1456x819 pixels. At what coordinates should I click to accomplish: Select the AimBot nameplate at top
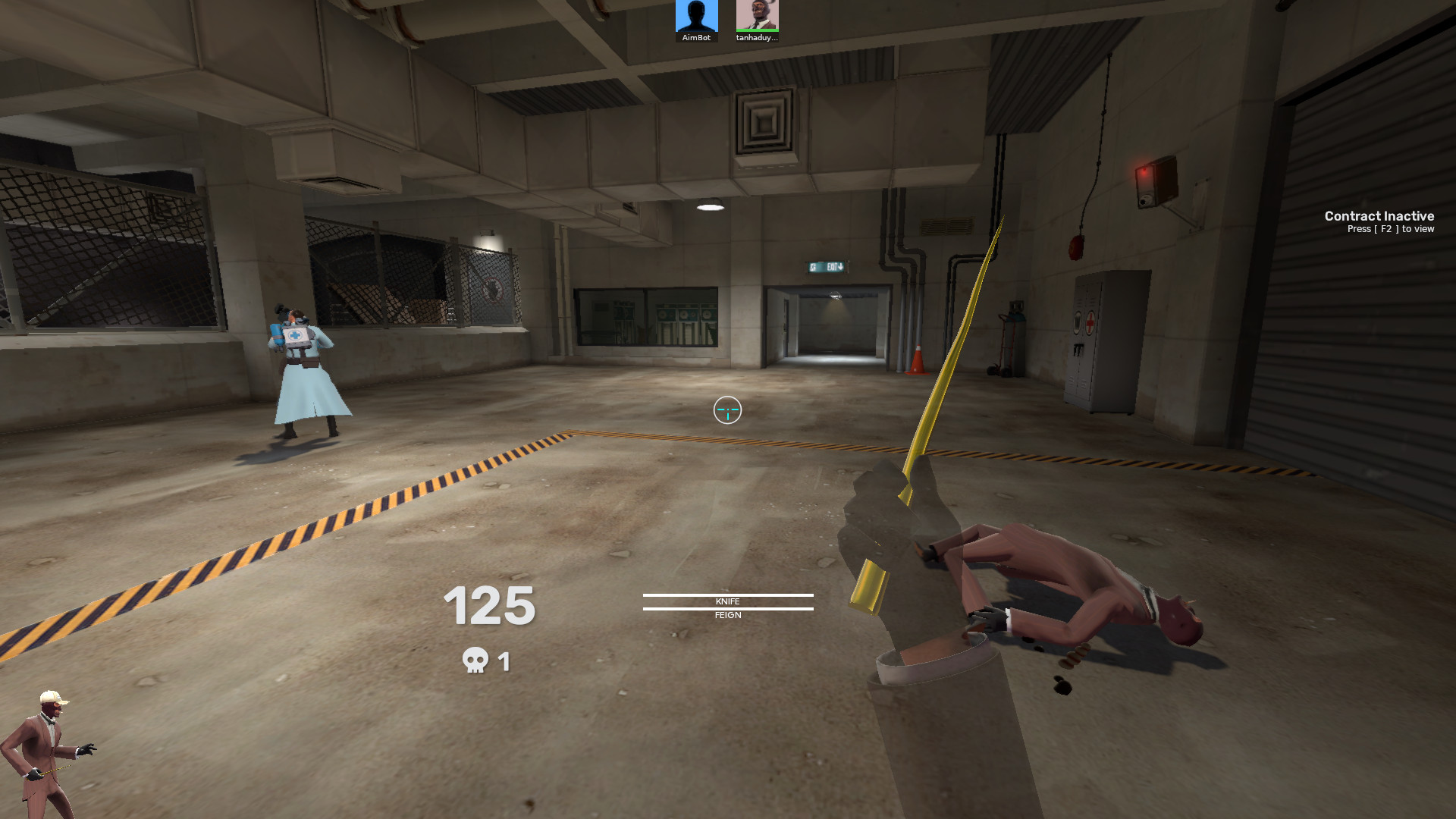click(697, 37)
